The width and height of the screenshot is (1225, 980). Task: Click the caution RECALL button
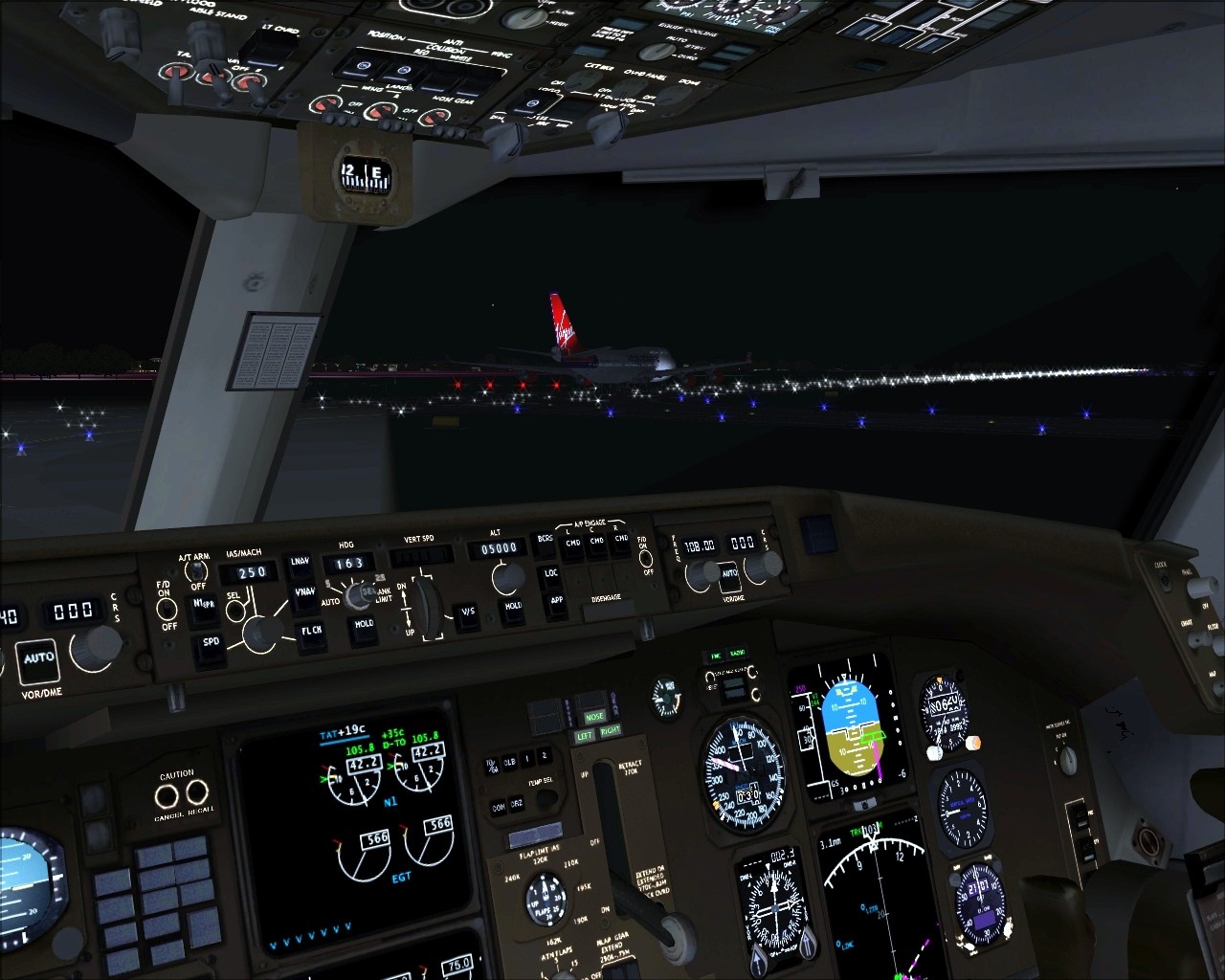(x=197, y=792)
